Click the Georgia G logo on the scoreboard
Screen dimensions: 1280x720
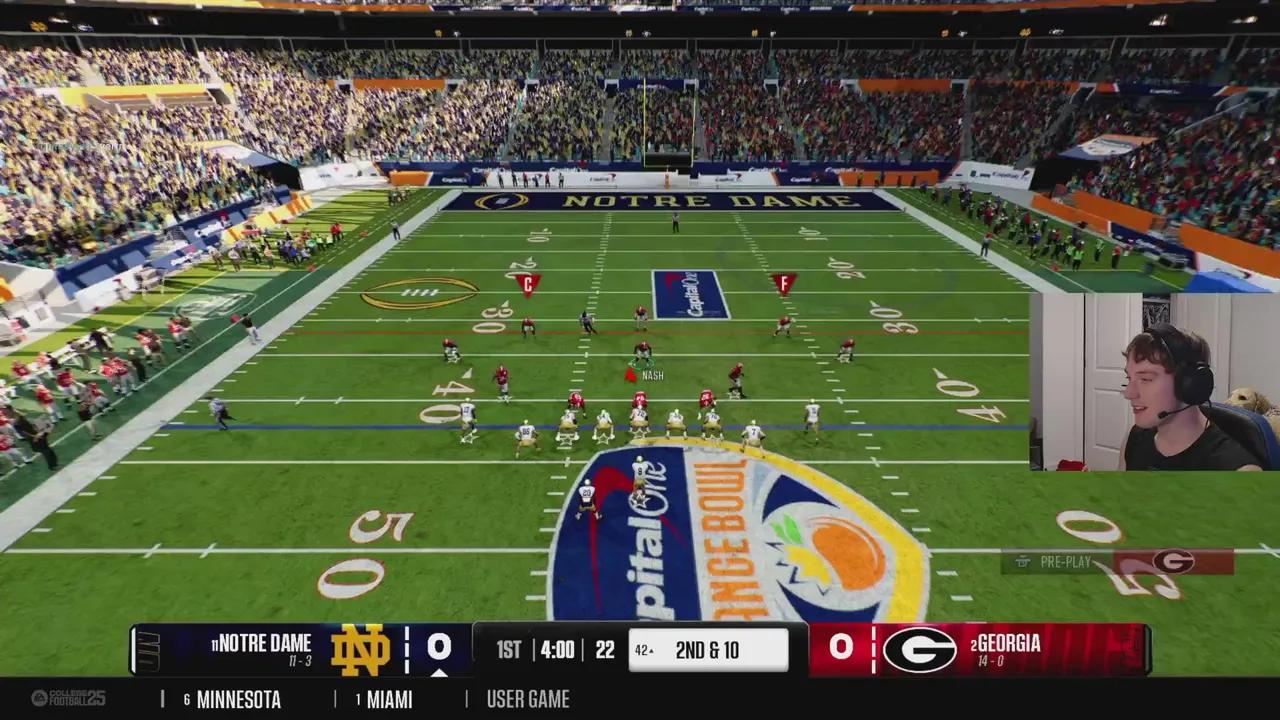pos(919,649)
